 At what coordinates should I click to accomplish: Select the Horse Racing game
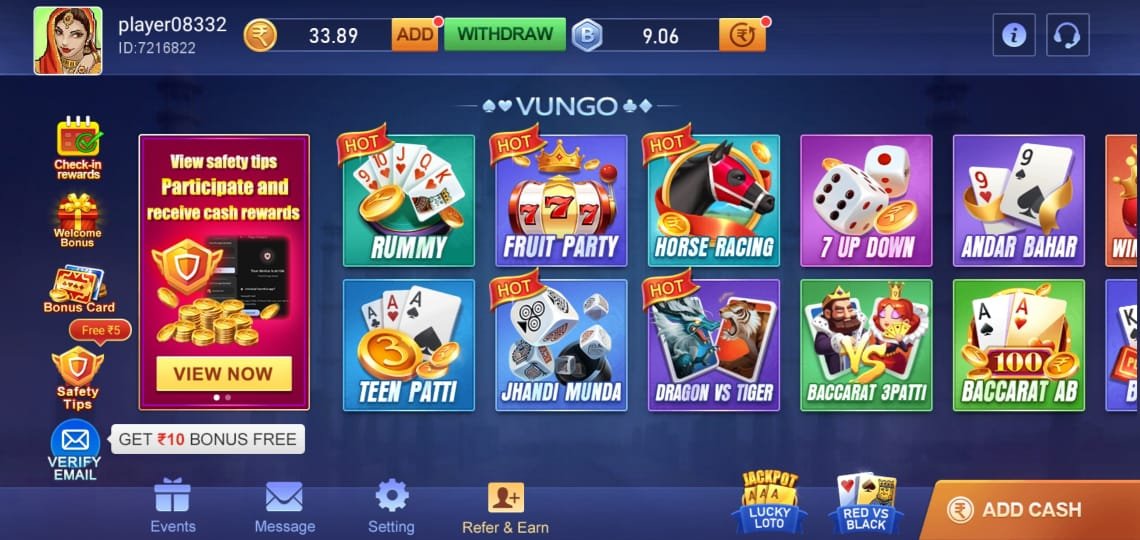713,200
